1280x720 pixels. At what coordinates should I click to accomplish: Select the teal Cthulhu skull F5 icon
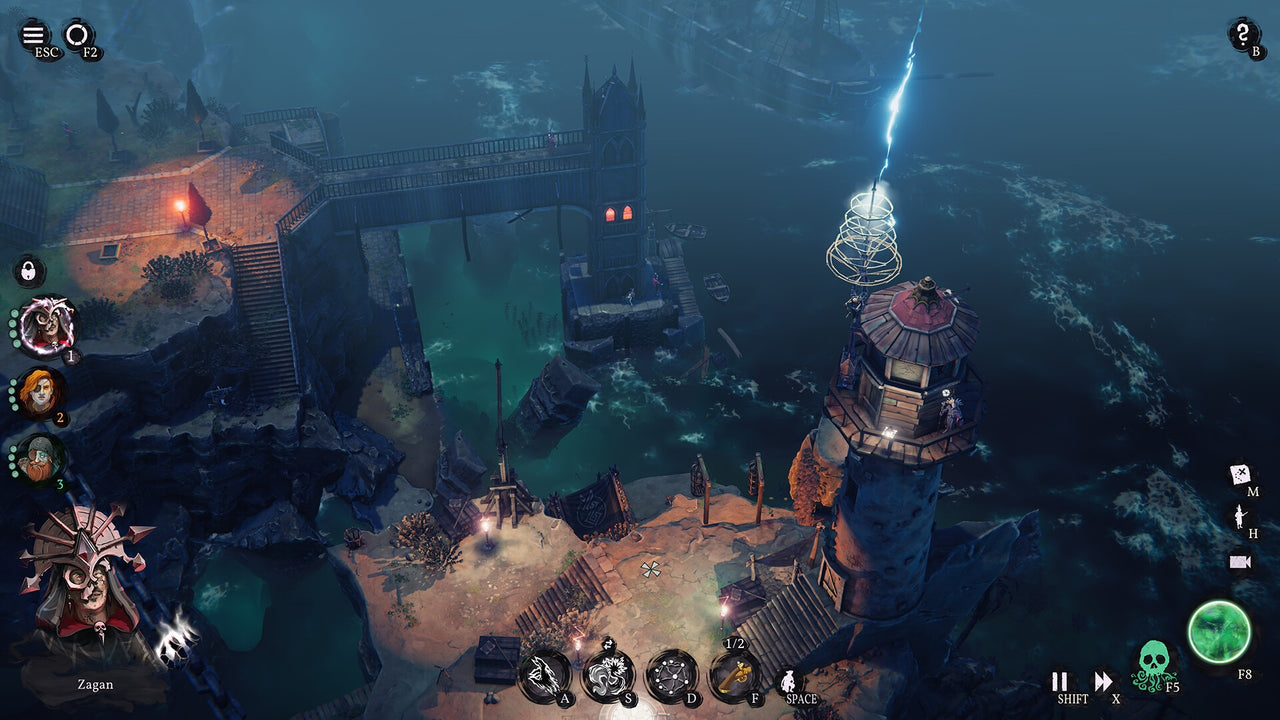coord(1152,661)
